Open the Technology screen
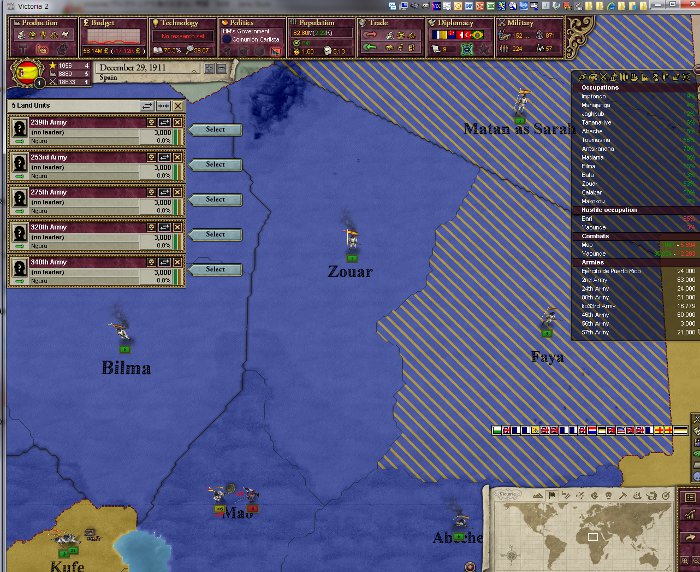700x572 pixels. pyautogui.click(x=178, y=22)
